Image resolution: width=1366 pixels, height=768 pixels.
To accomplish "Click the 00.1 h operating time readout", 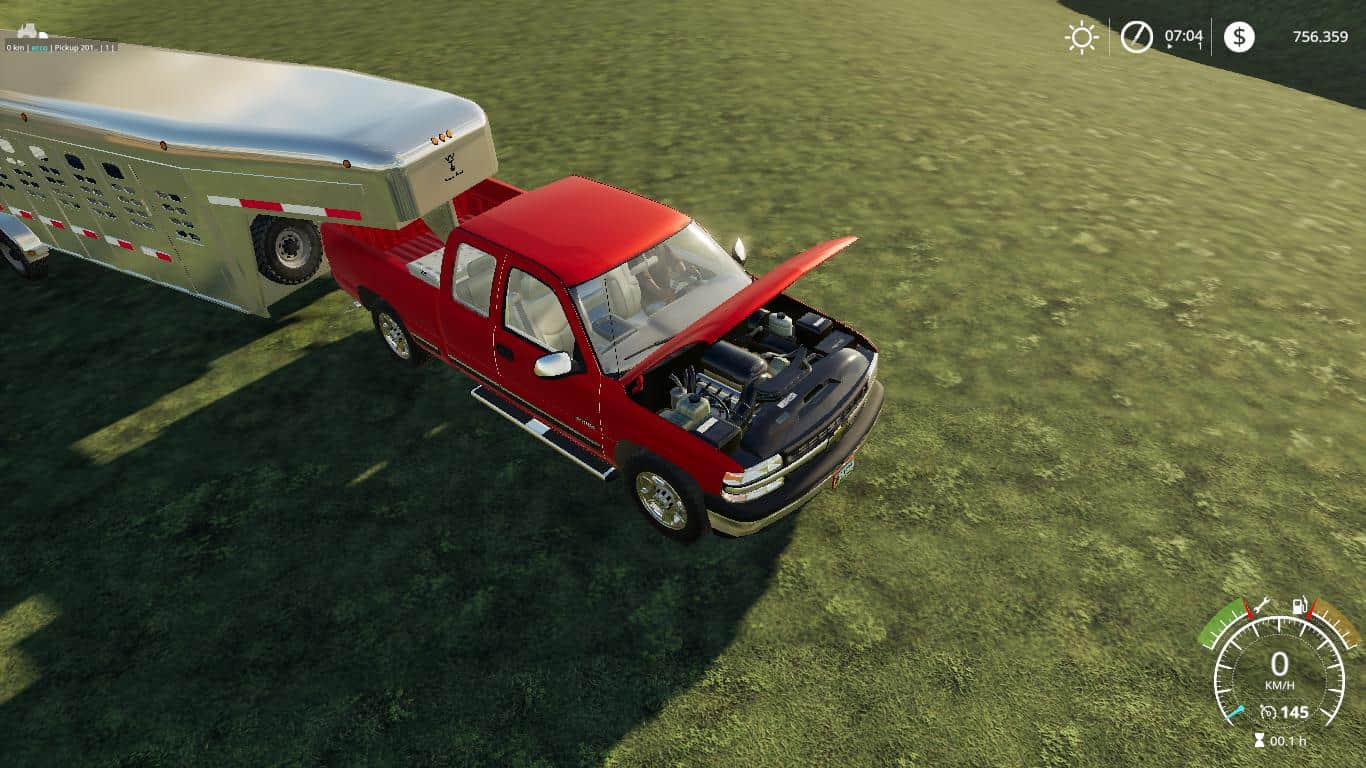I will coord(1288,740).
